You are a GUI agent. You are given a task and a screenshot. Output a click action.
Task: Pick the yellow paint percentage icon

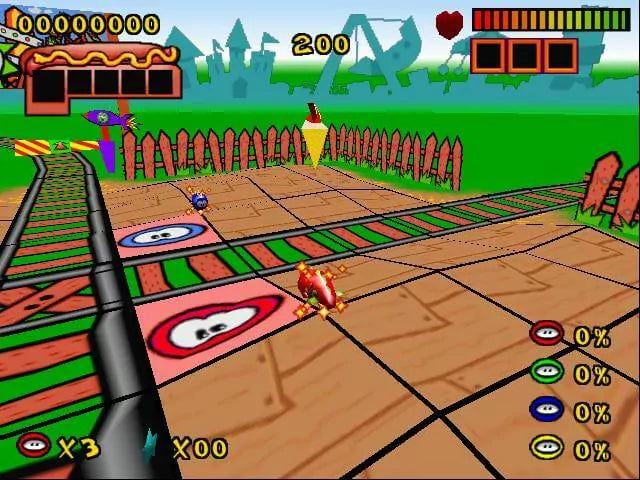pyautogui.click(x=546, y=447)
